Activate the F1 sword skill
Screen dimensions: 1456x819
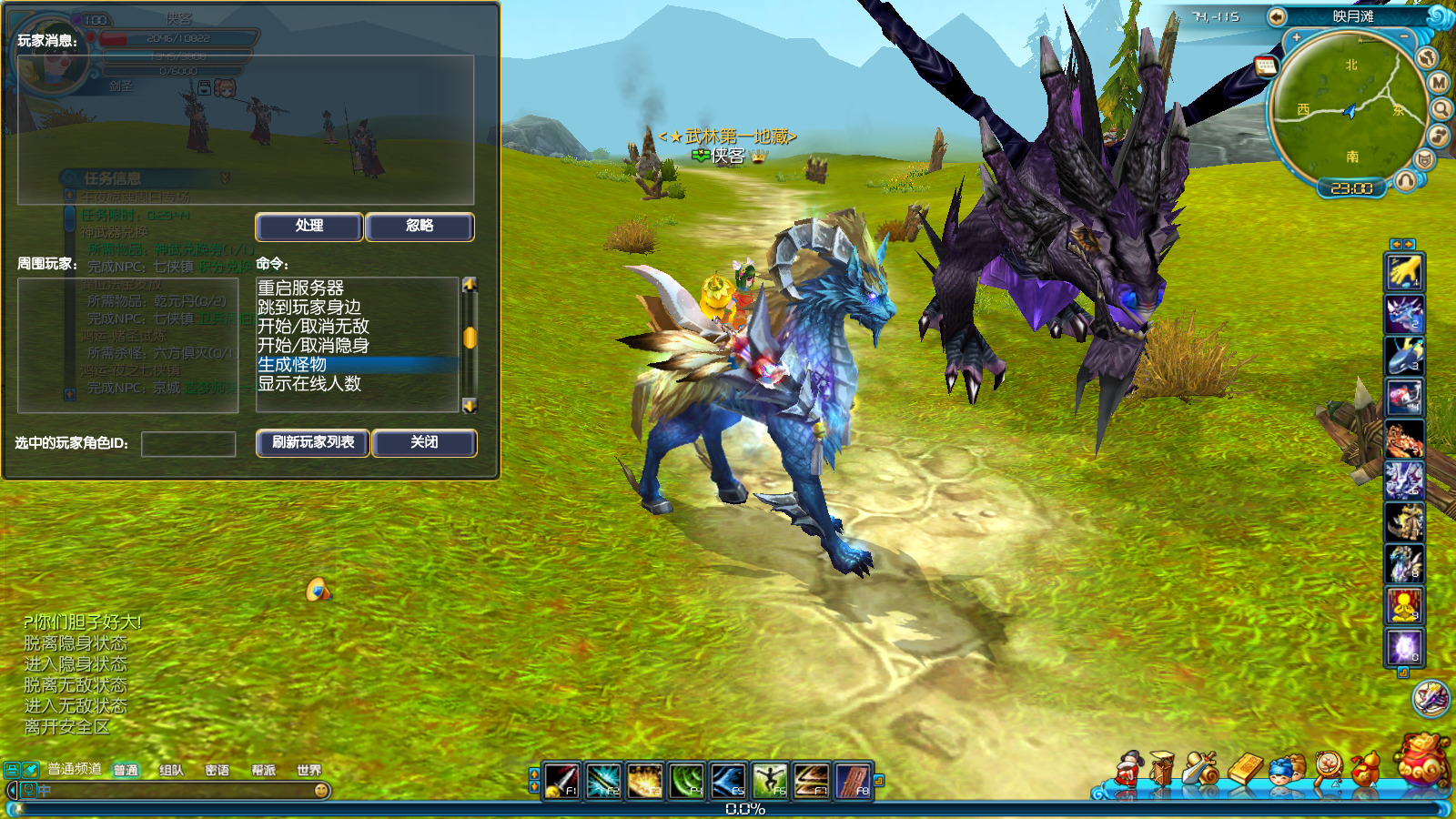(561, 781)
